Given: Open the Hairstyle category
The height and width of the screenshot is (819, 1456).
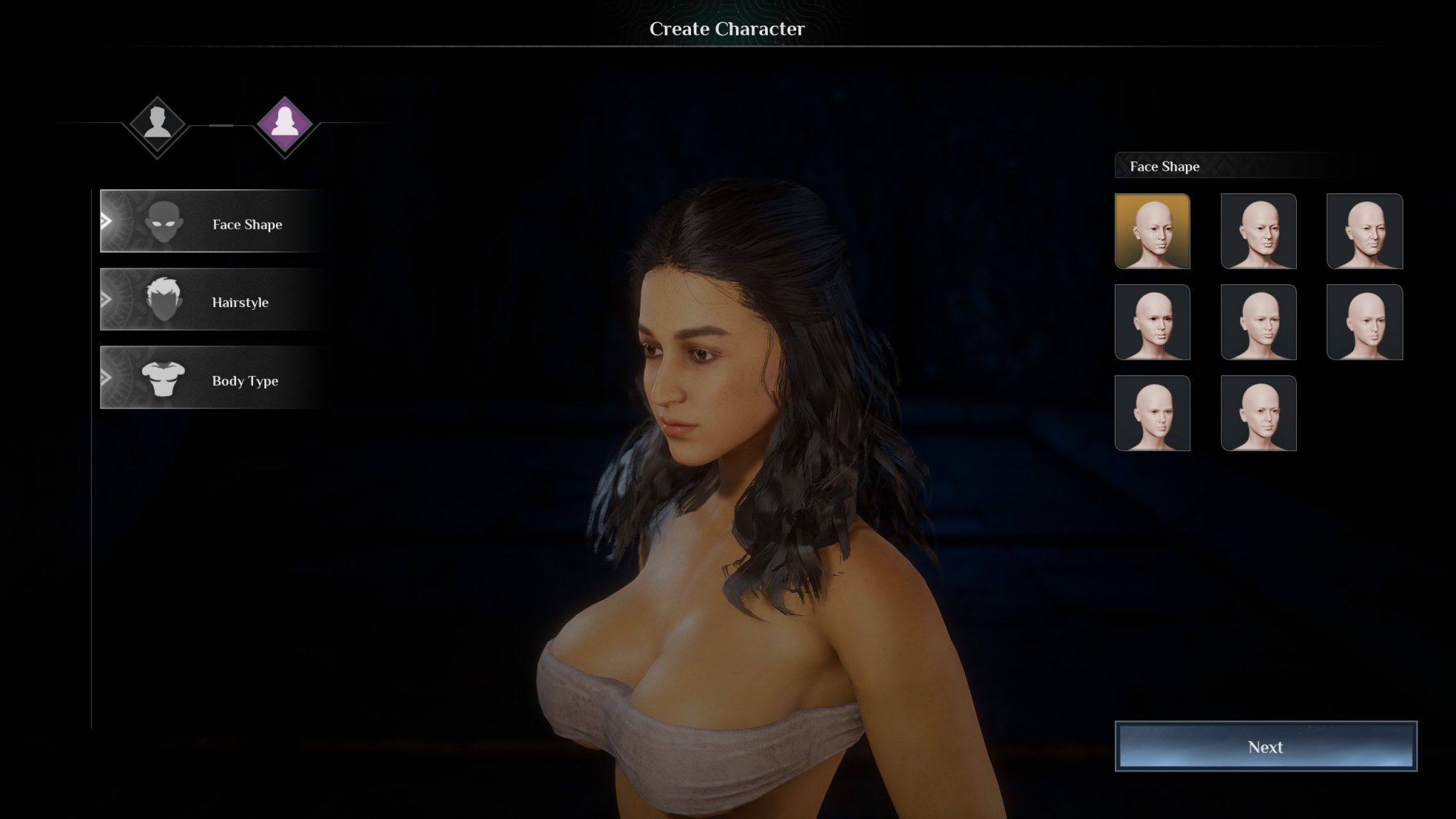Looking at the screenshot, I should (213, 300).
